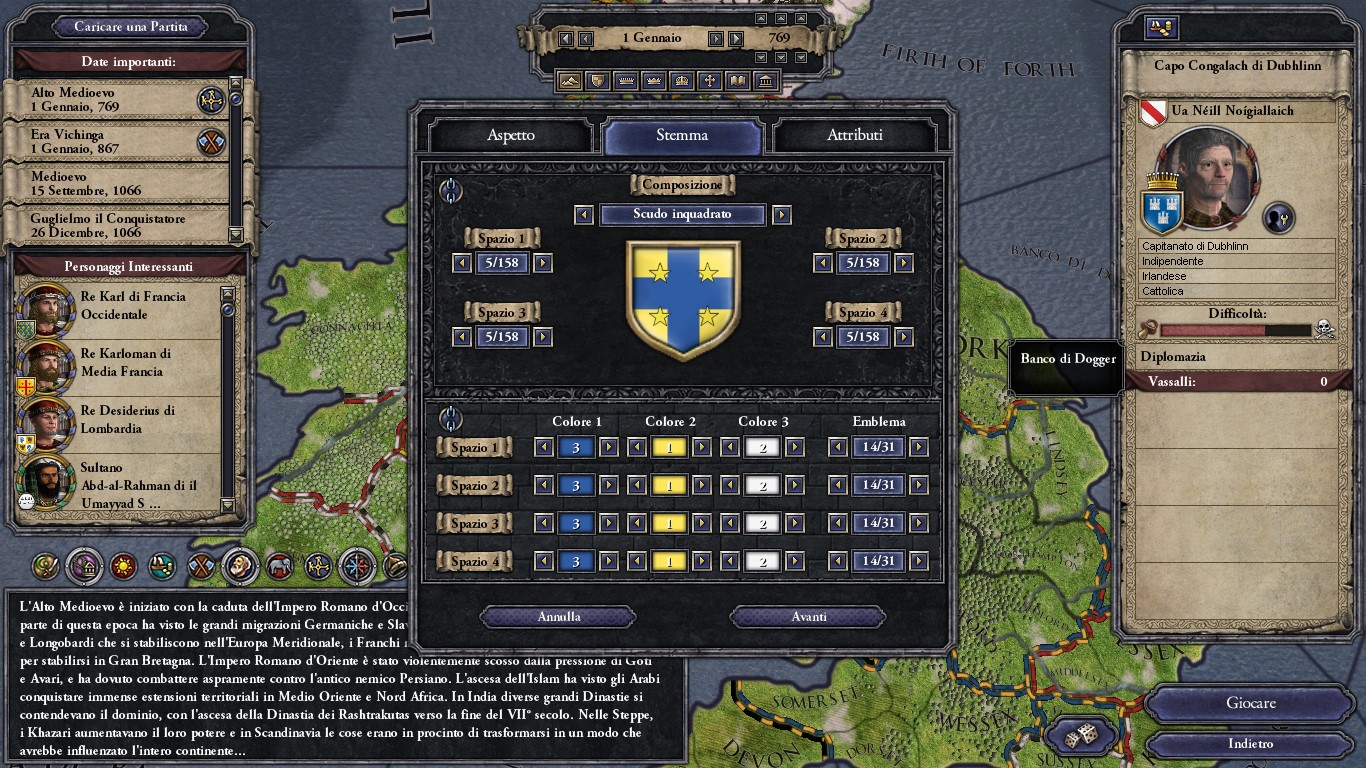1366x768 pixels.
Task: Open the culture map mode (book icon)
Action: (738, 81)
